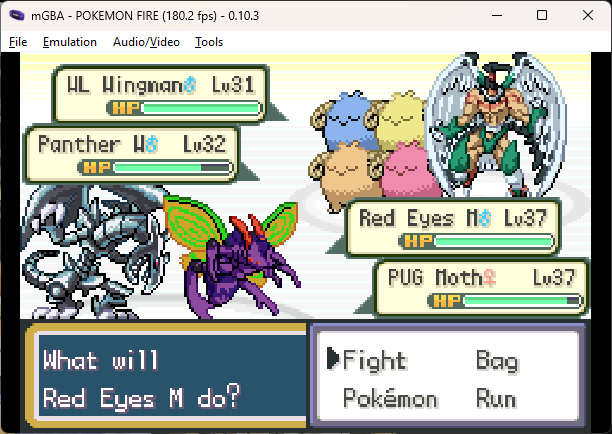Choose the Fight battle command
Image resolution: width=612 pixels, height=434 pixels.
pyautogui.click(x=375, y=361)
